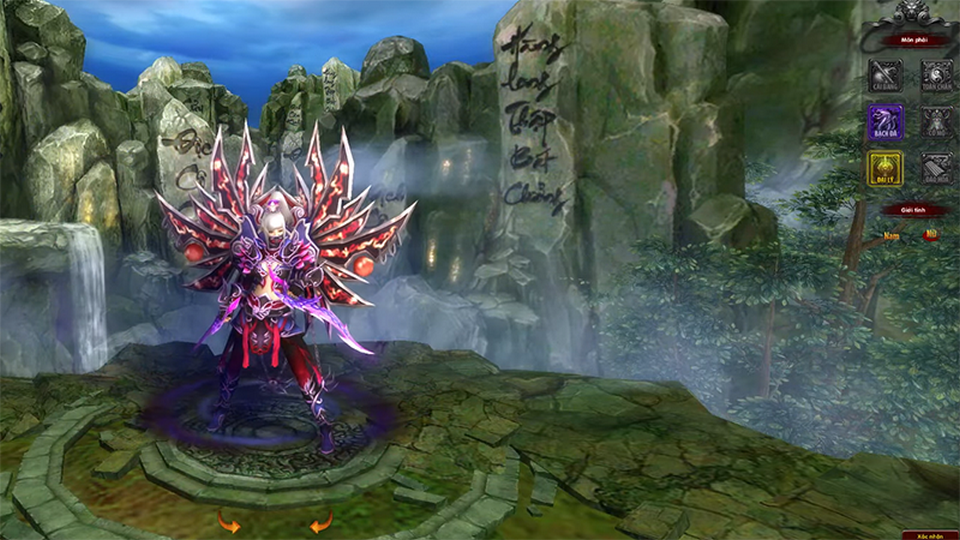The width and height of the screenshot is (960, 540).
Task: Select the Cái Bang faction icon
Action: [x=885, y=76]
